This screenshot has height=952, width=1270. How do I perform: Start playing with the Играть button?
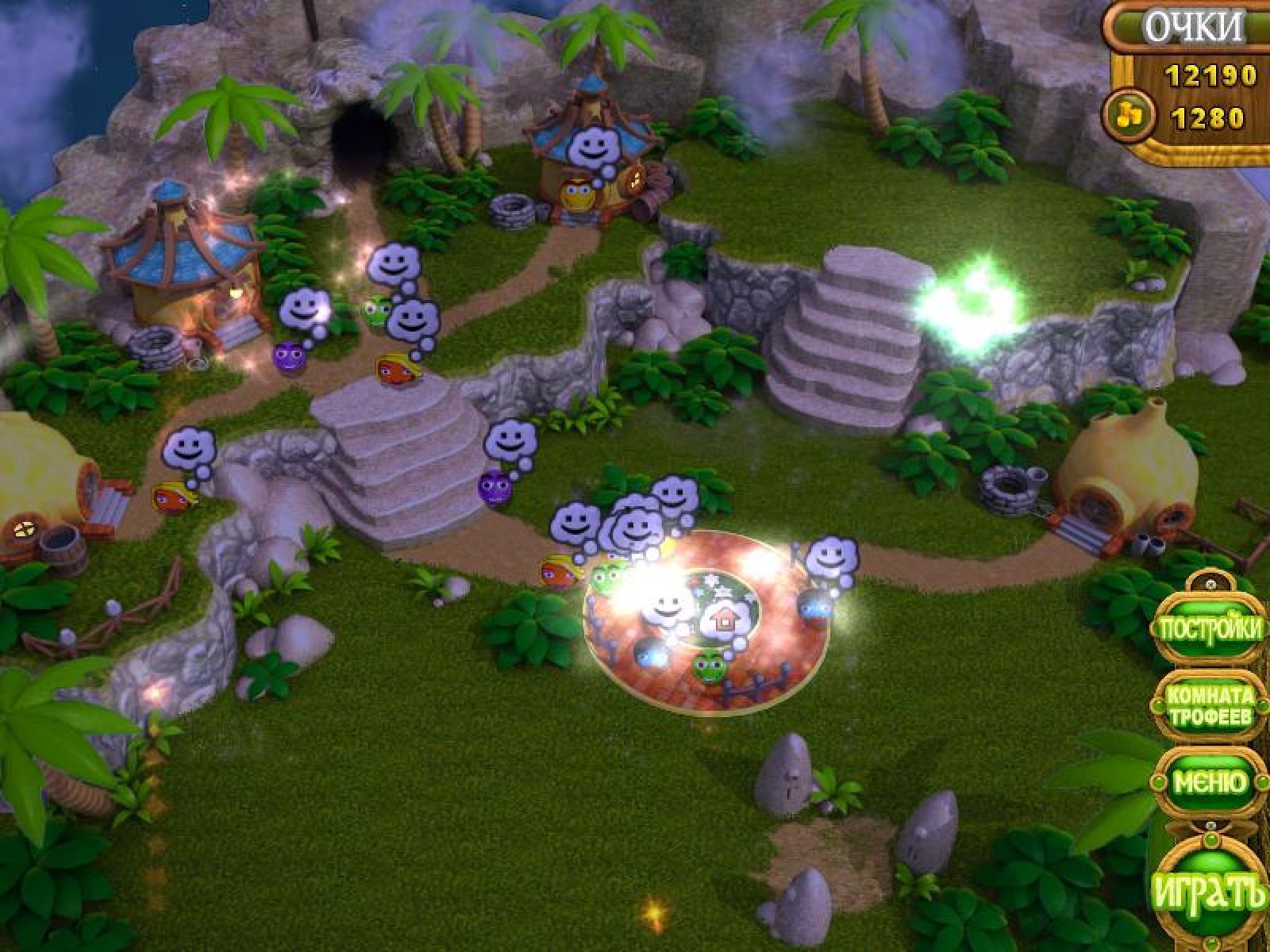pos(1210,892)
